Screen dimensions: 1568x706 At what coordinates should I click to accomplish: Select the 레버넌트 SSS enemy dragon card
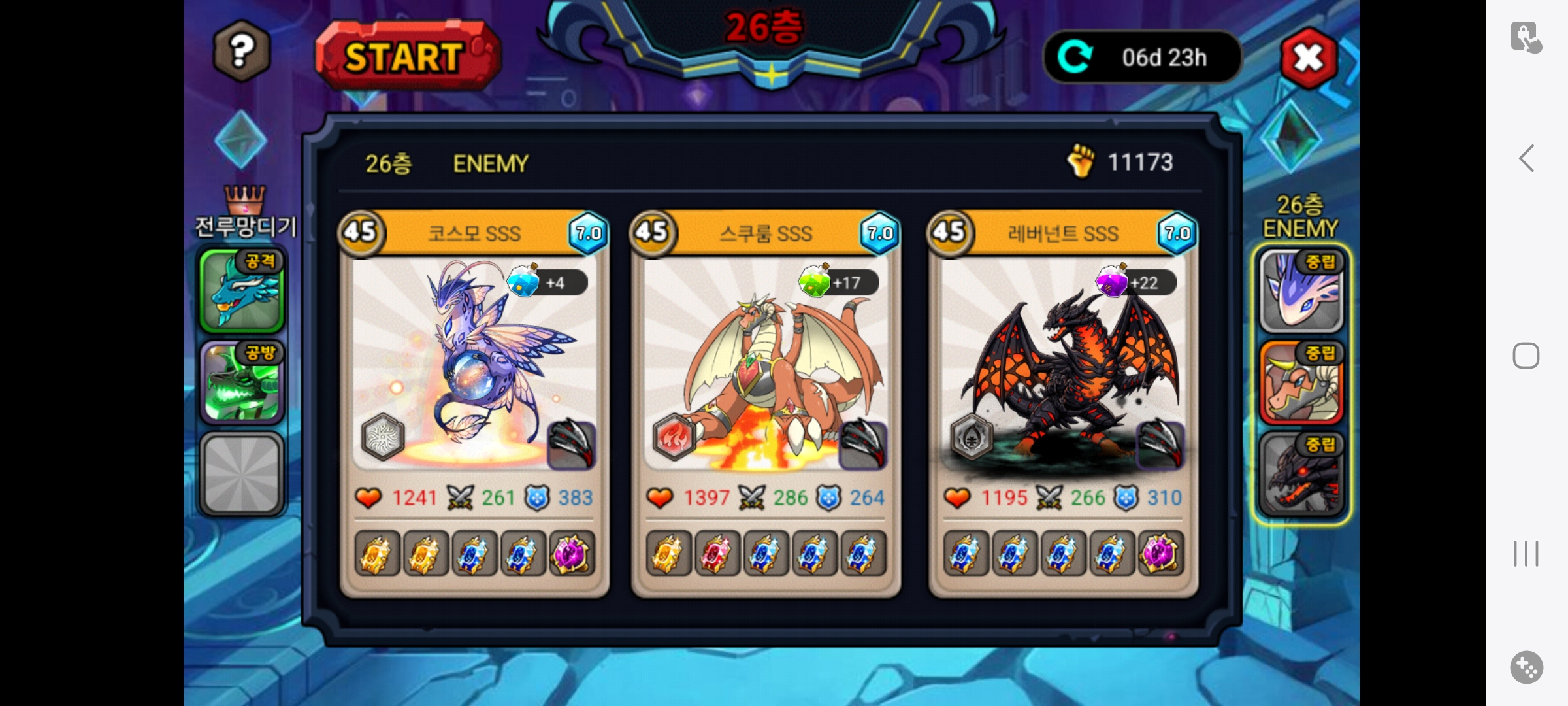1063,366
